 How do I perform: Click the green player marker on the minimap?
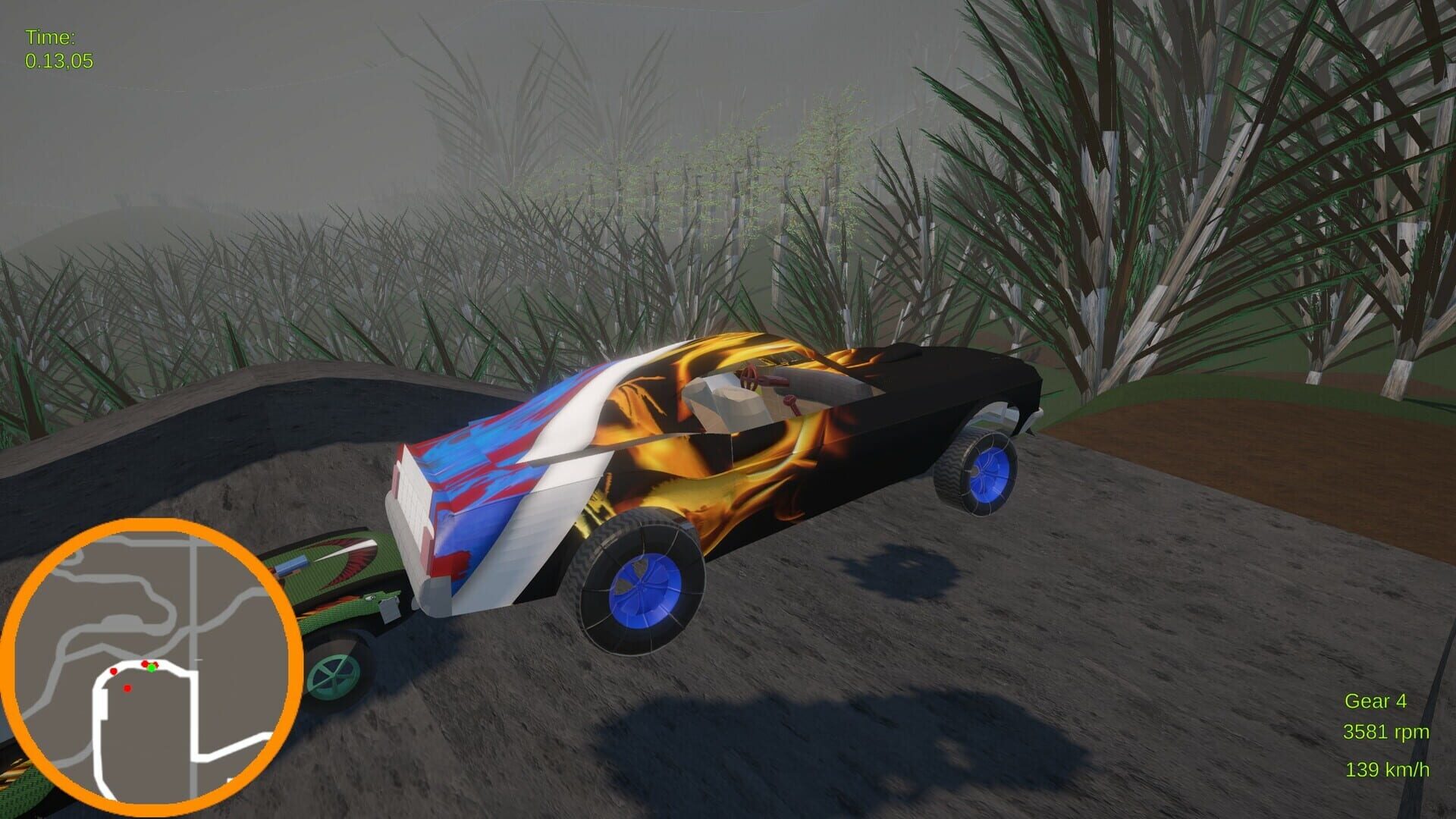click(152, 669)
